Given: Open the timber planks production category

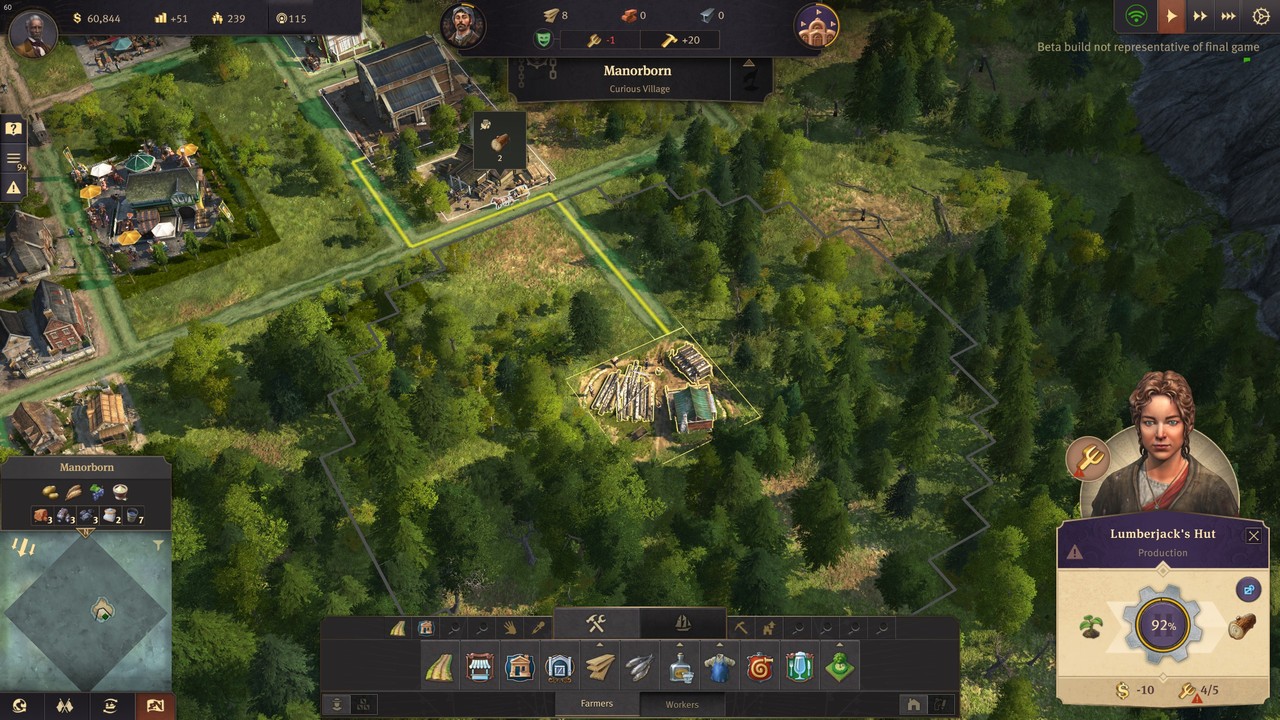Looking at the screenshot, I should coord(600,667).
